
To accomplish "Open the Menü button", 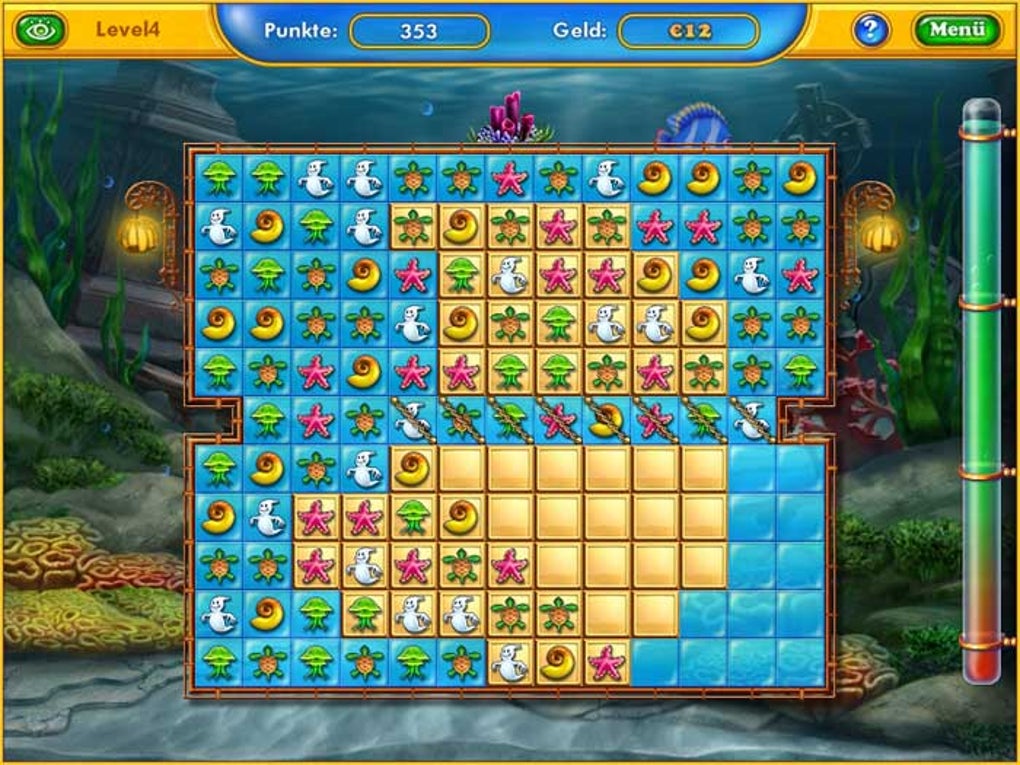I will pyautogui.click(x=955, y=29).
